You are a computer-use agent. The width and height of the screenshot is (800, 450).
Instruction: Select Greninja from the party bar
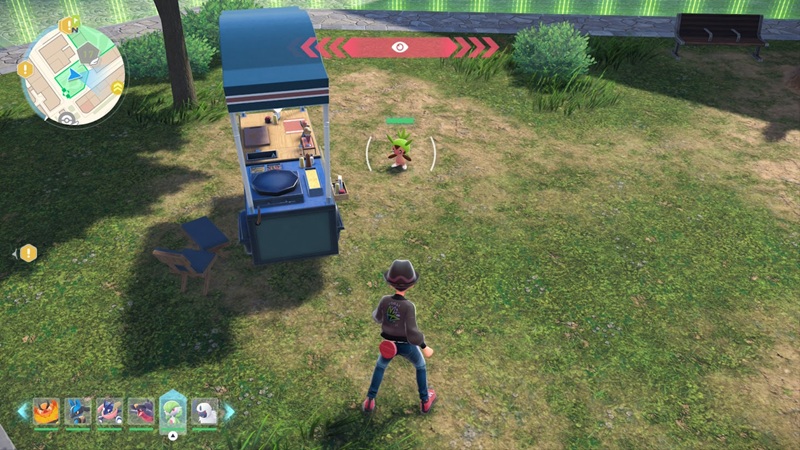[110, 410]
